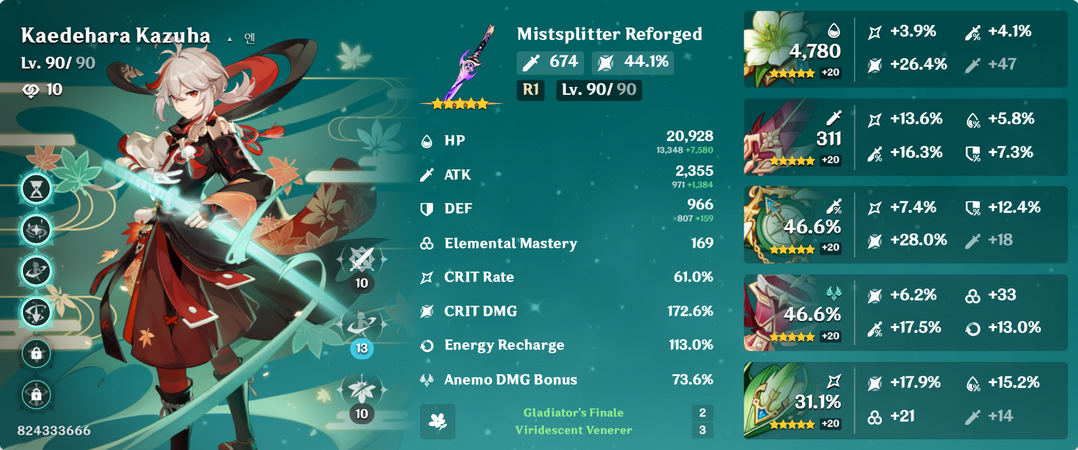
Task: Tap the hourglass constellation icon
Action: 36,187
